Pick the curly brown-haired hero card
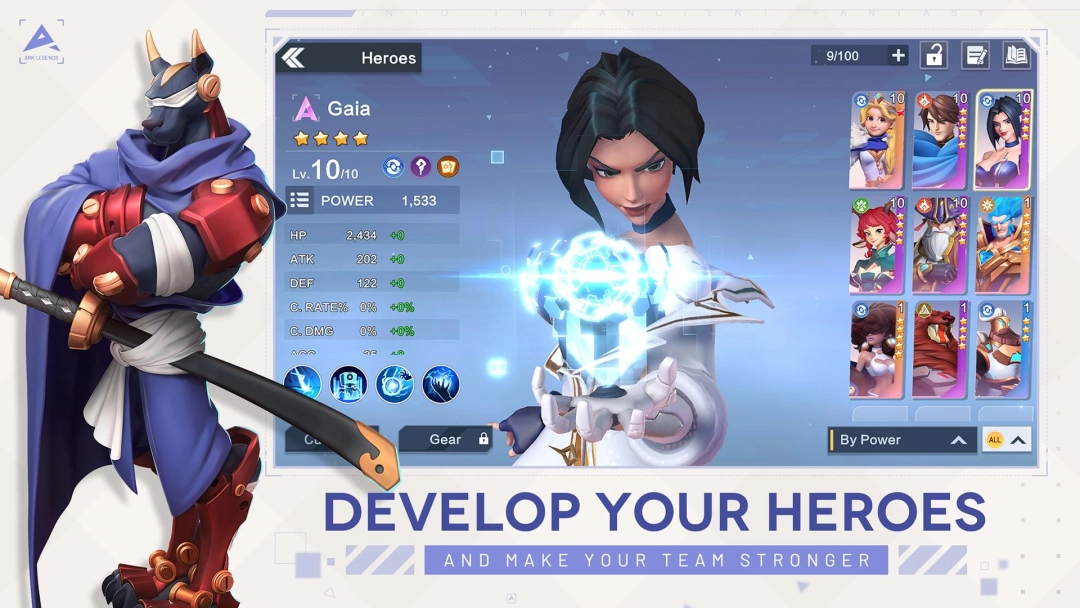Viewport: 1080px width, 608px height. [x=877, y=349]
